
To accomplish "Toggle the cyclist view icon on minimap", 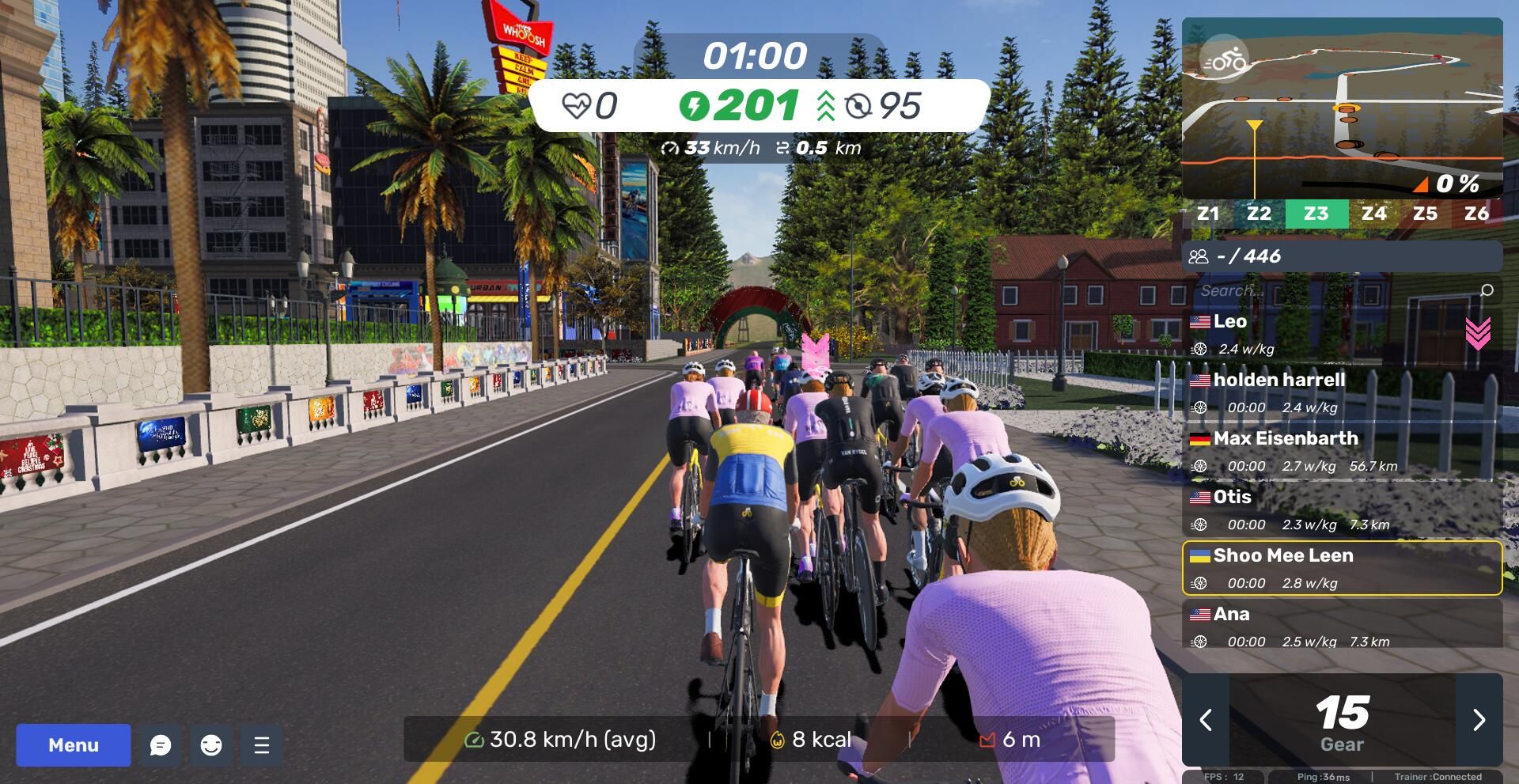I will pyautogui.click(x=1223, y=59).
